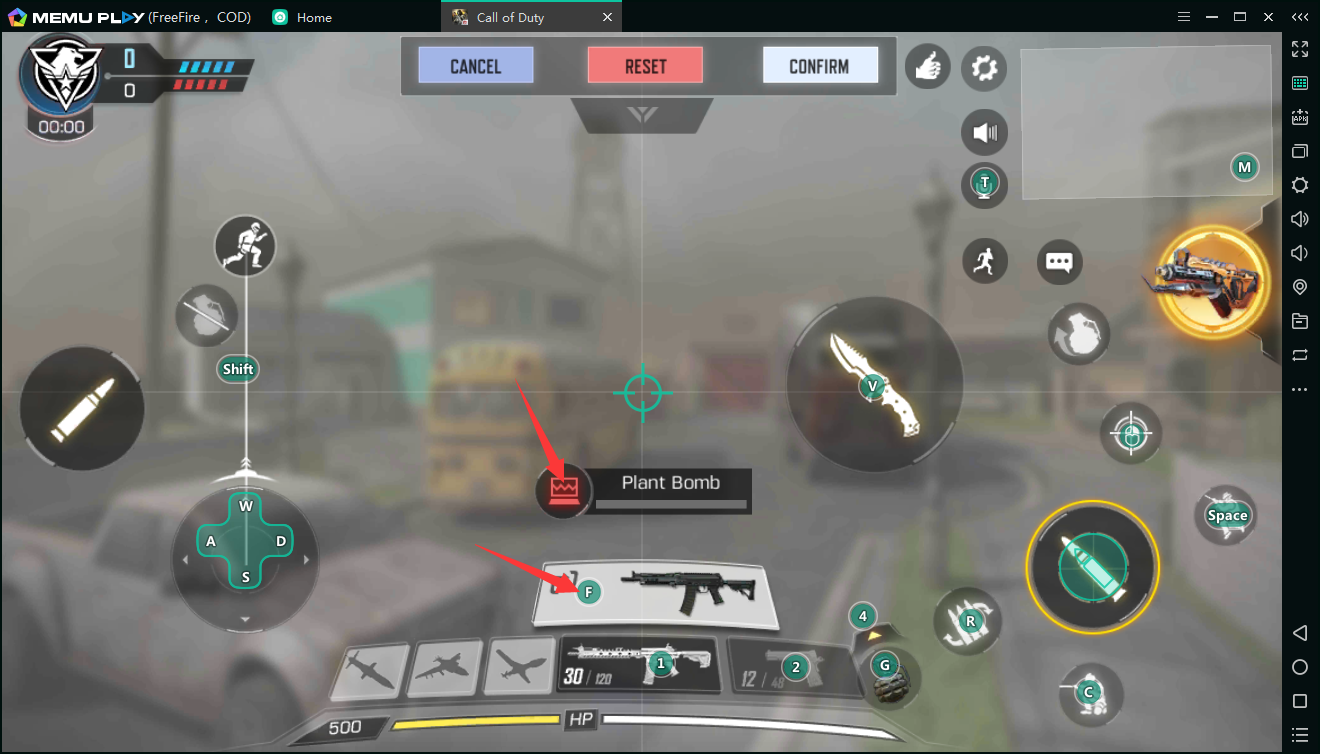Image resolution: width=1320 pixels, height=754 pixels.
Task: Close the Call of Duty tab
Action: point(608,17)
